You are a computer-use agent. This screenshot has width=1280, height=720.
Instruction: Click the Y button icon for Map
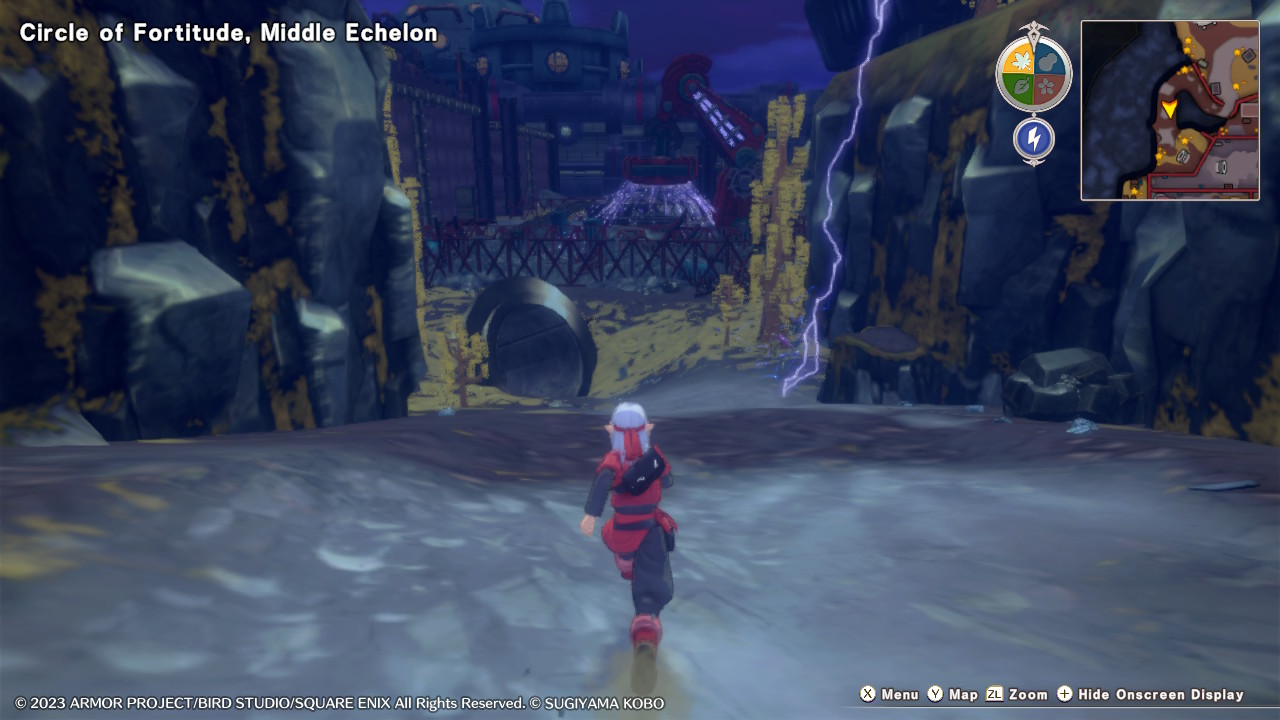pos(935,694)
